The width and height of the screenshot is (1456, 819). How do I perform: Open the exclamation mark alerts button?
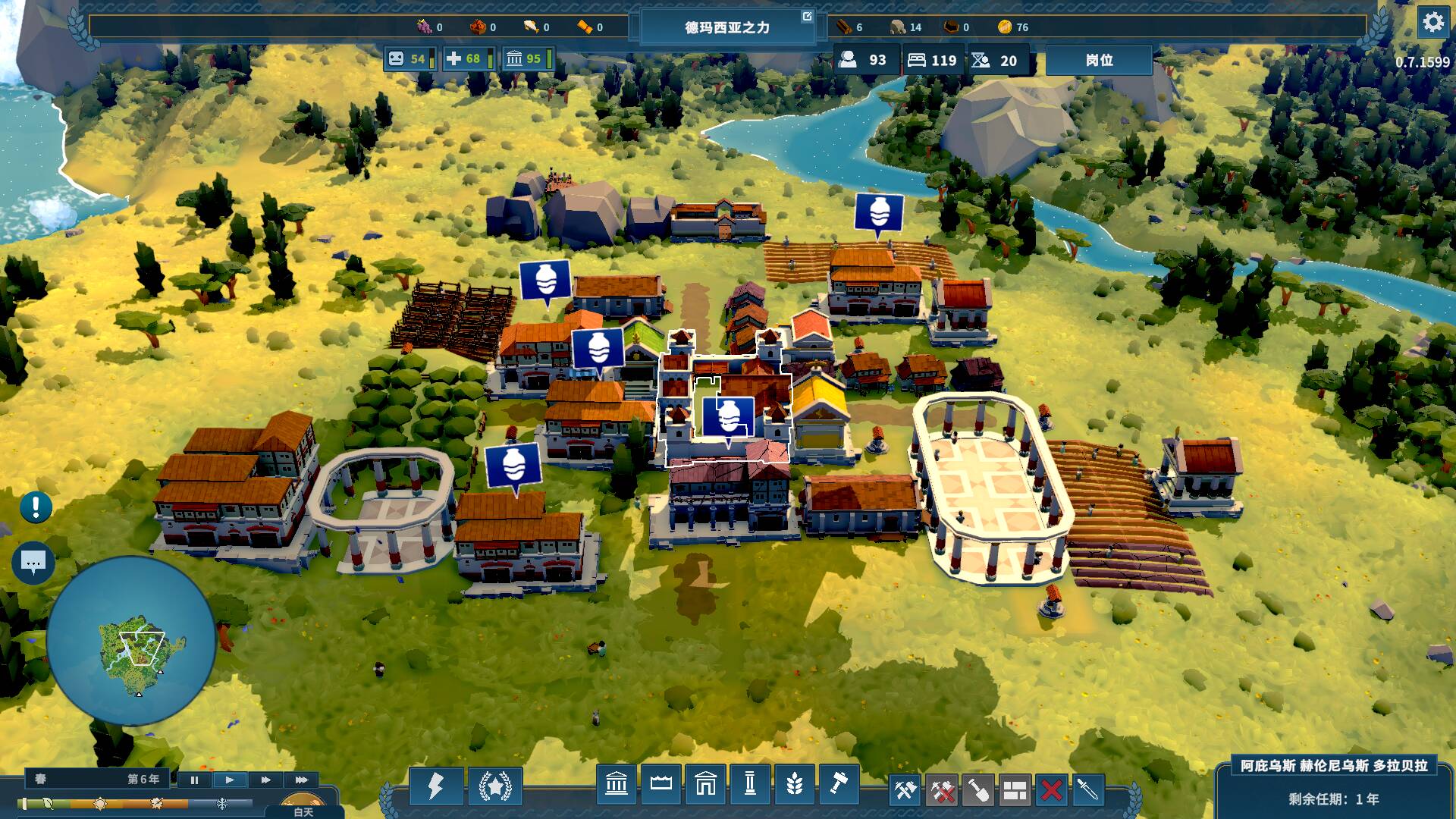(x=36, y=507)
